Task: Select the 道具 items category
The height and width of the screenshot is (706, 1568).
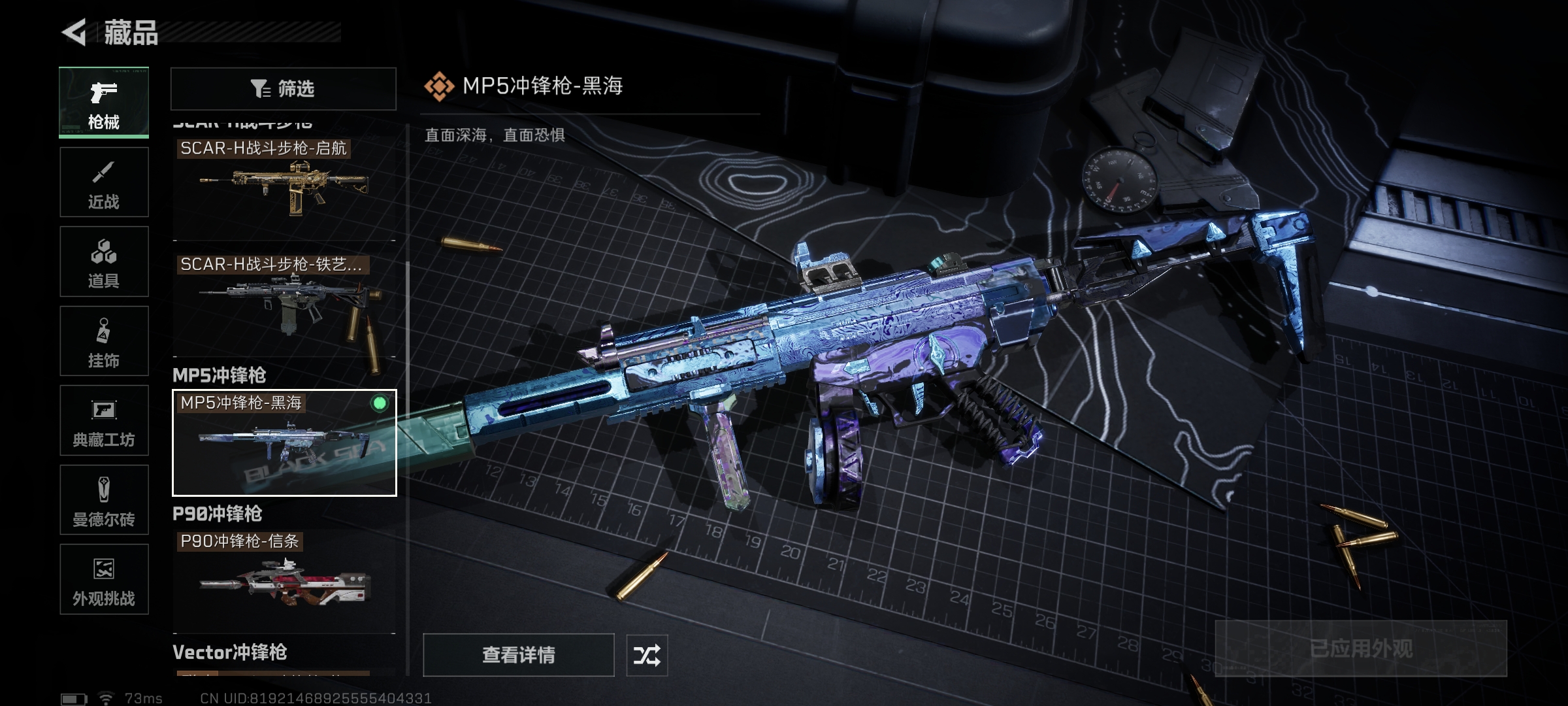Action: [104, 261]
